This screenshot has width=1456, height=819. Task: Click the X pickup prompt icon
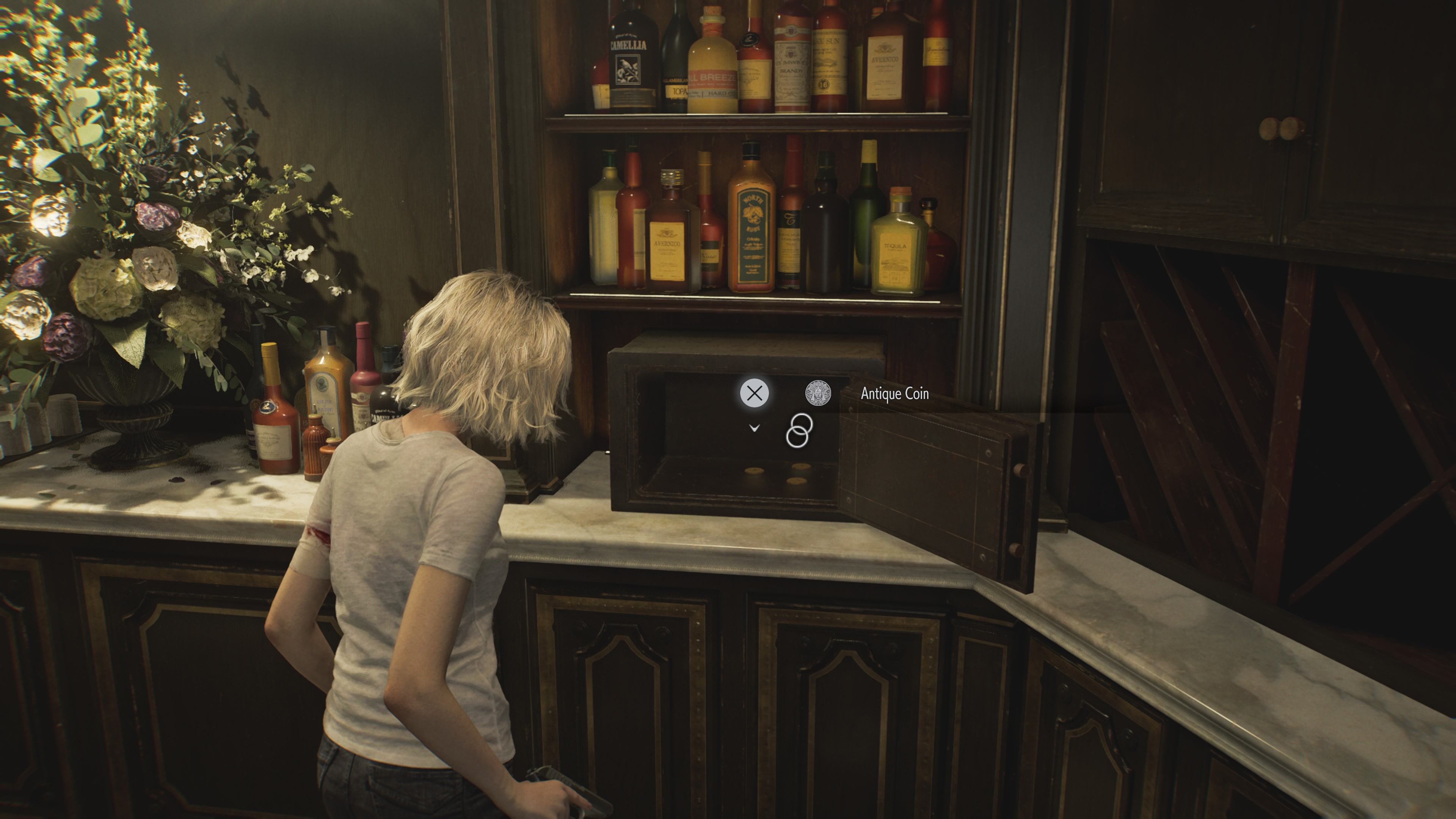(754, 393)
